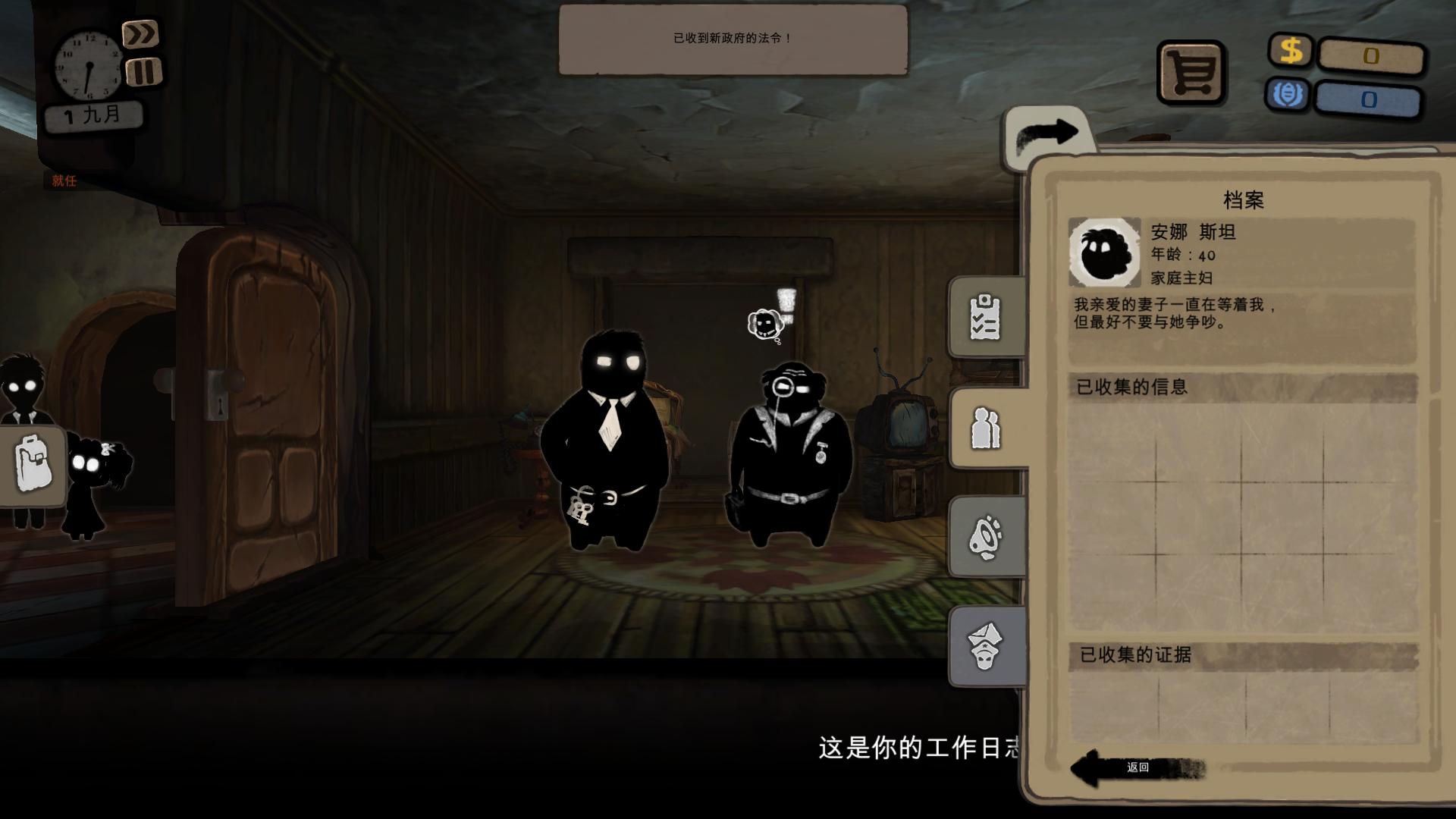1456x819 pixels.
Task: Collapse the archive panel with the arrow
Action: (x=1046, y=131)
